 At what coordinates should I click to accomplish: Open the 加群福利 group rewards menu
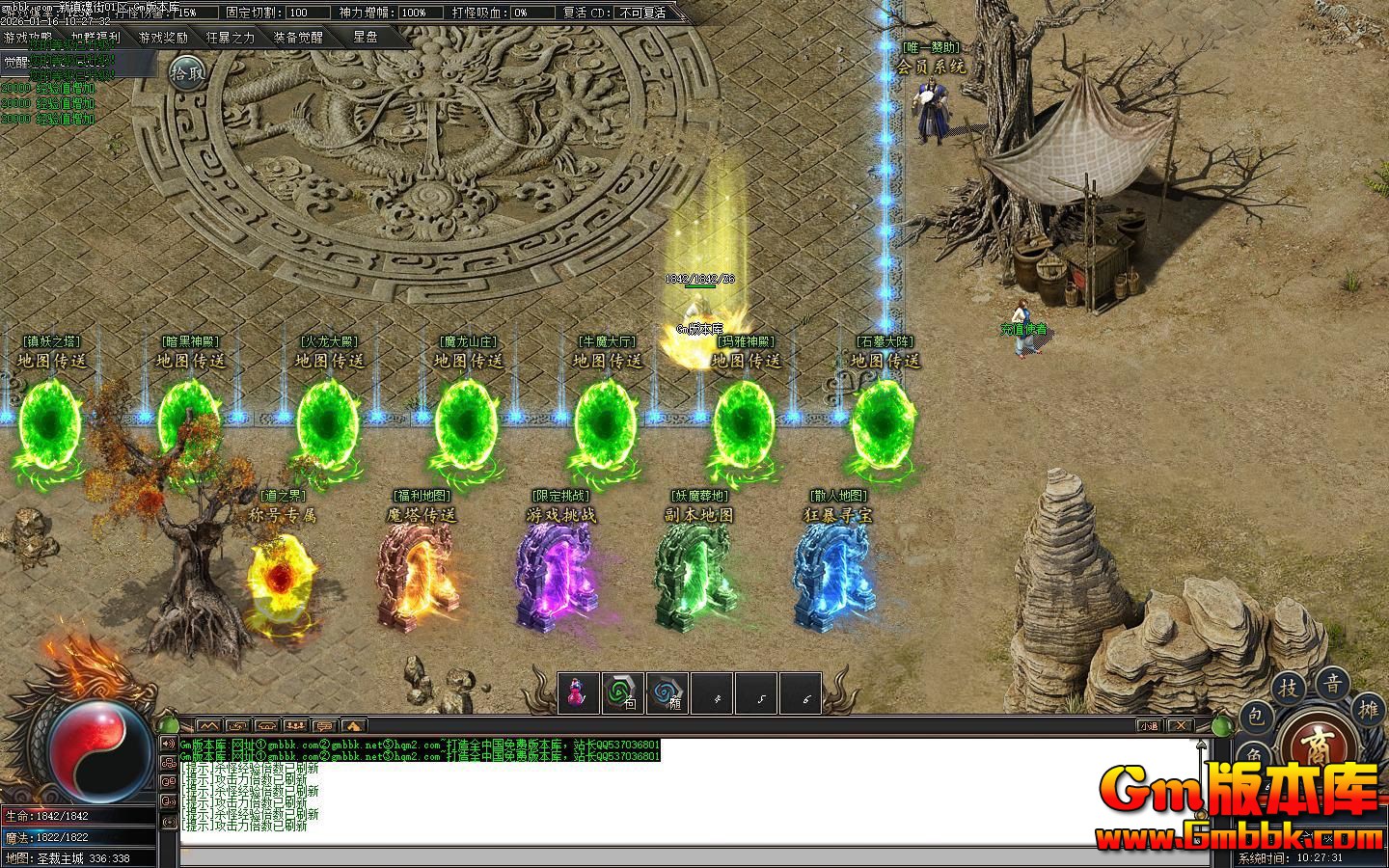tap(95, 38)
